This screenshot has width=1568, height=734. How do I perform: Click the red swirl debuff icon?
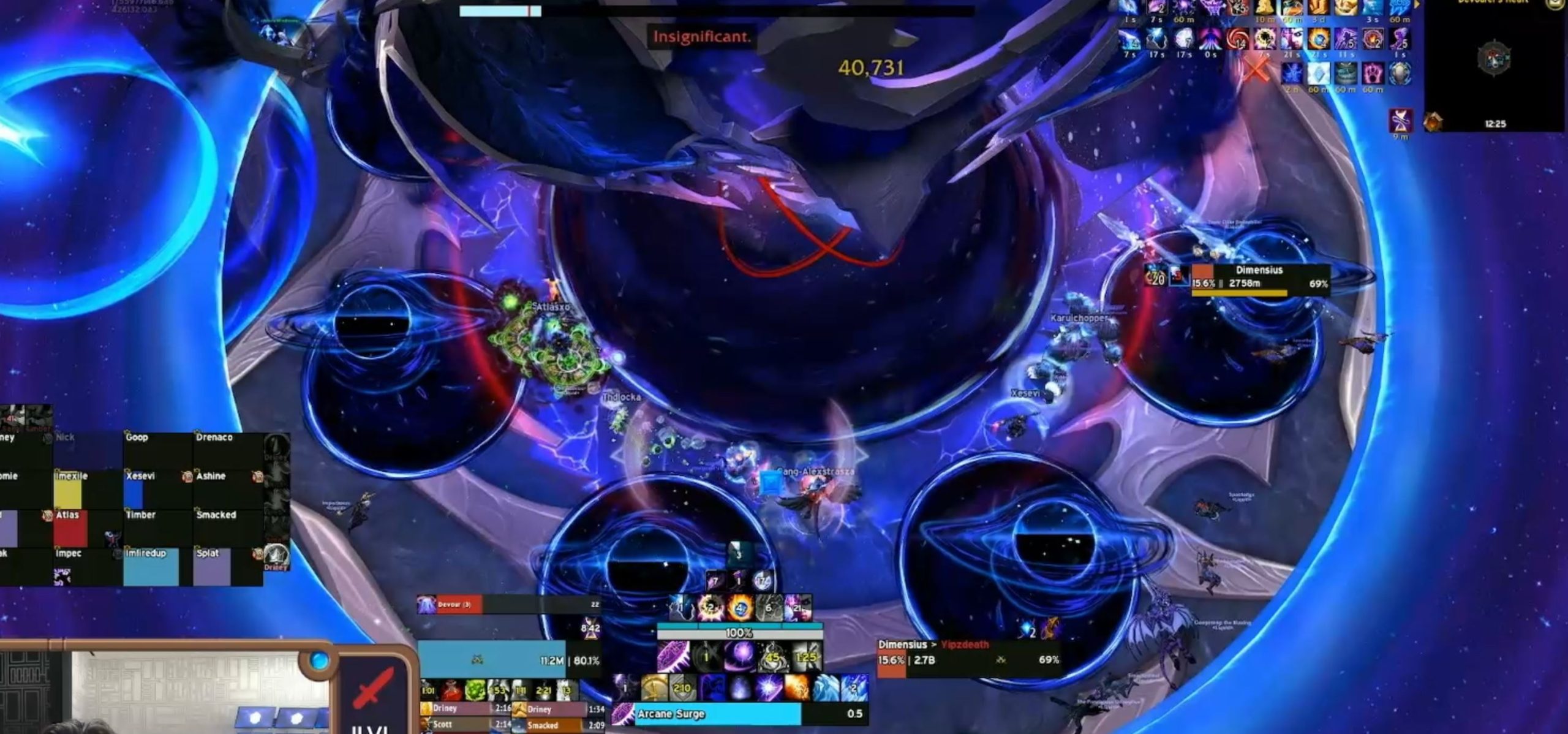coord(1237,39)
